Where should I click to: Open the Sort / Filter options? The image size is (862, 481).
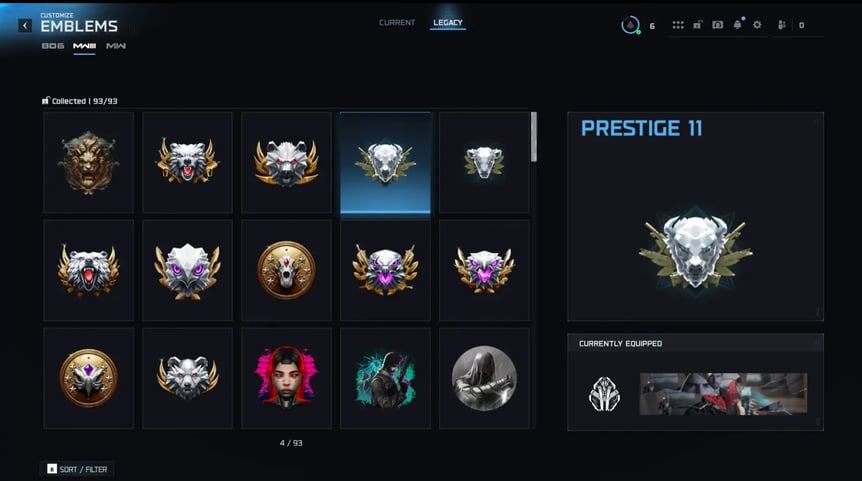[x=78, y=468]
